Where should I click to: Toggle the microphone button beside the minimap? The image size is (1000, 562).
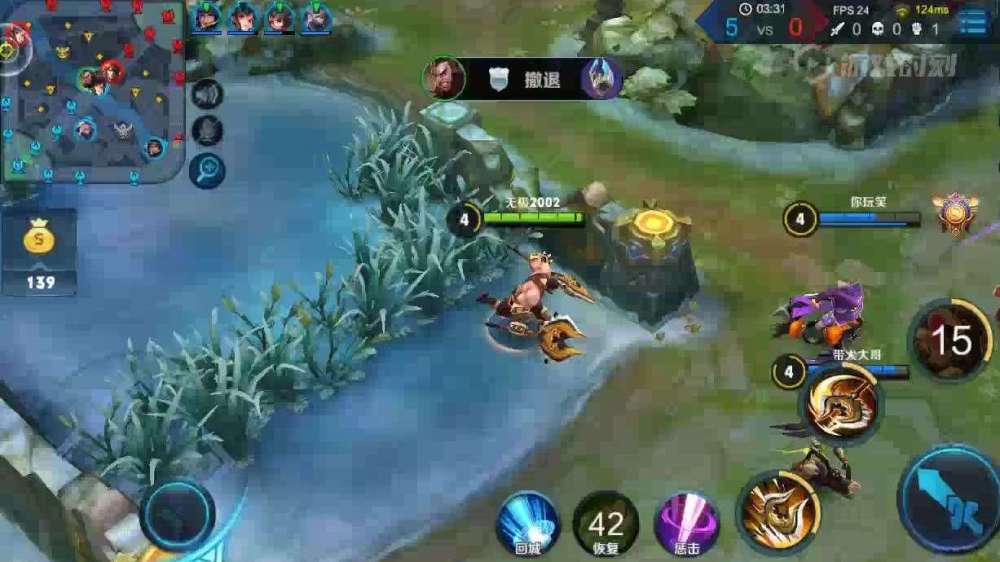tap(207, 131)
